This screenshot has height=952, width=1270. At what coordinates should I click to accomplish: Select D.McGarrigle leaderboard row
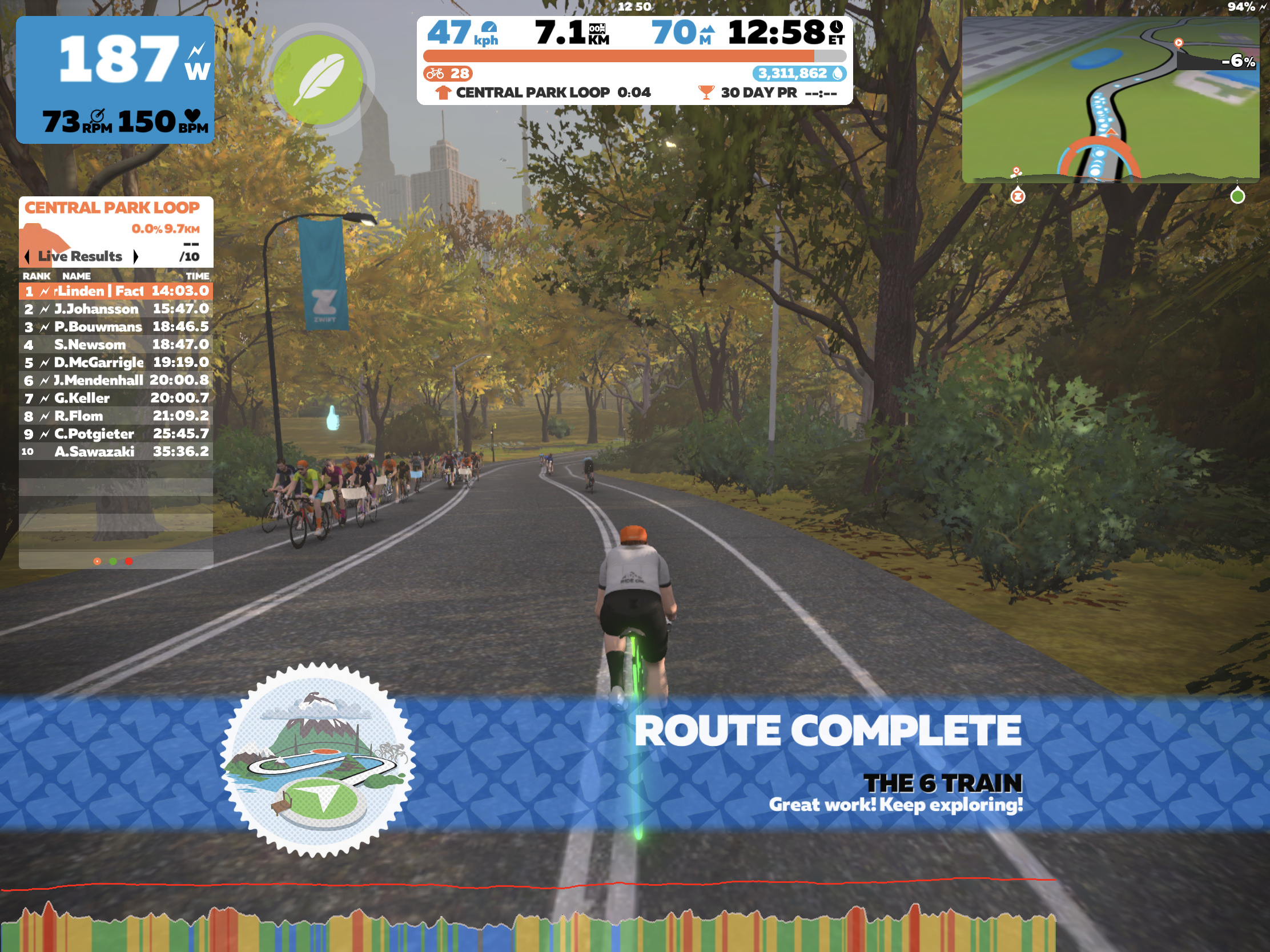coord(115,362)
